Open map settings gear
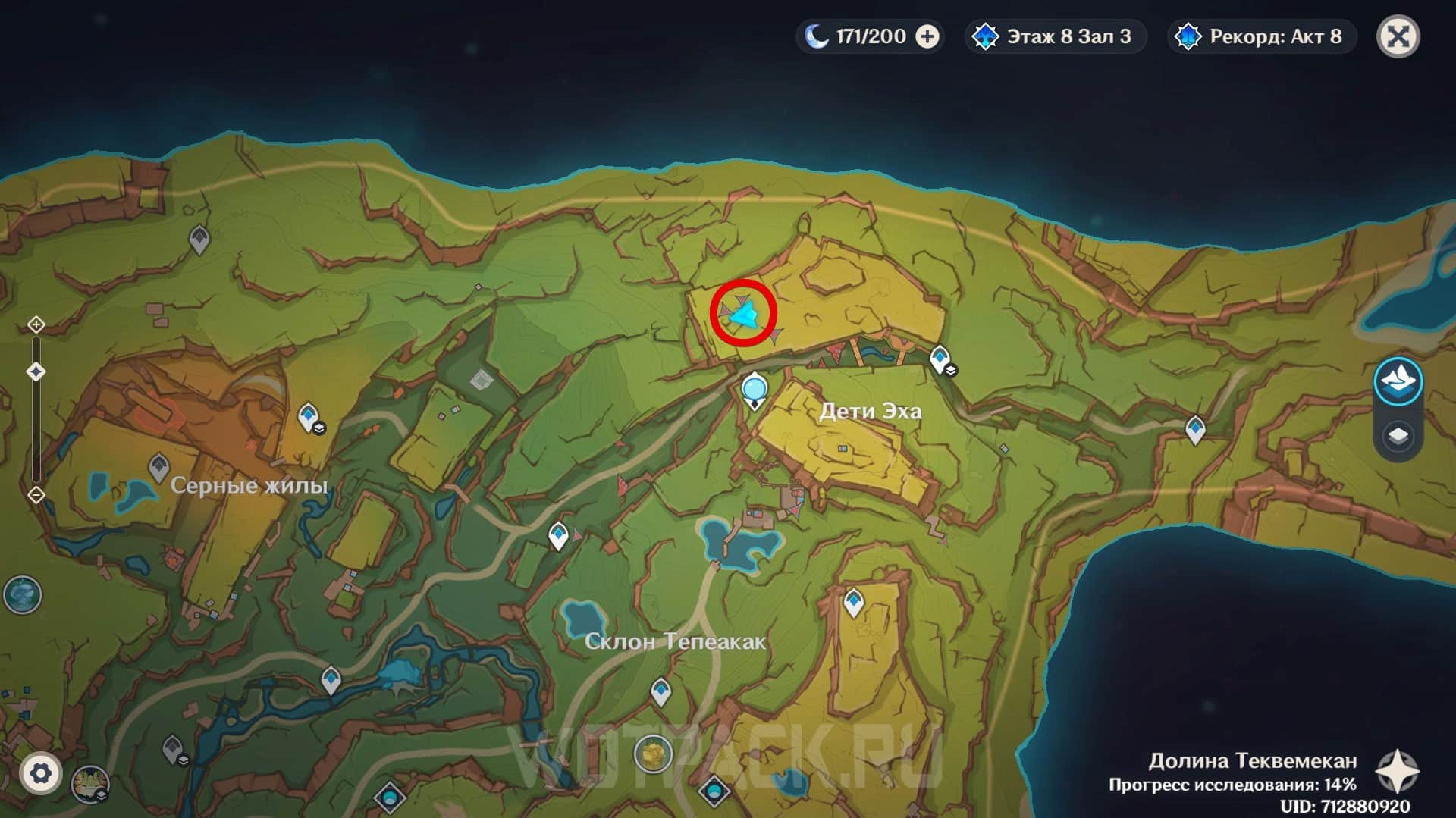 [x=40, y=773]
